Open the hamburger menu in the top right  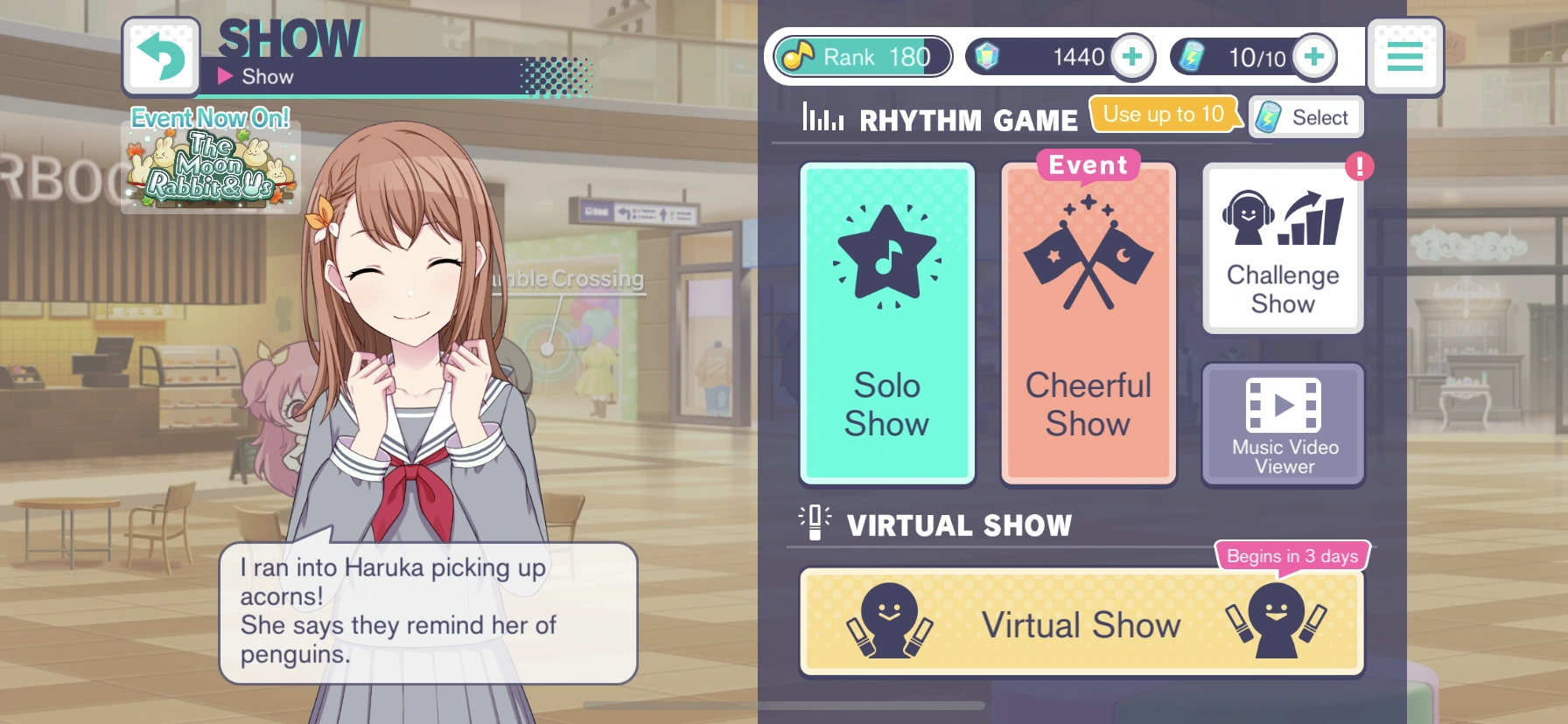1405,56
